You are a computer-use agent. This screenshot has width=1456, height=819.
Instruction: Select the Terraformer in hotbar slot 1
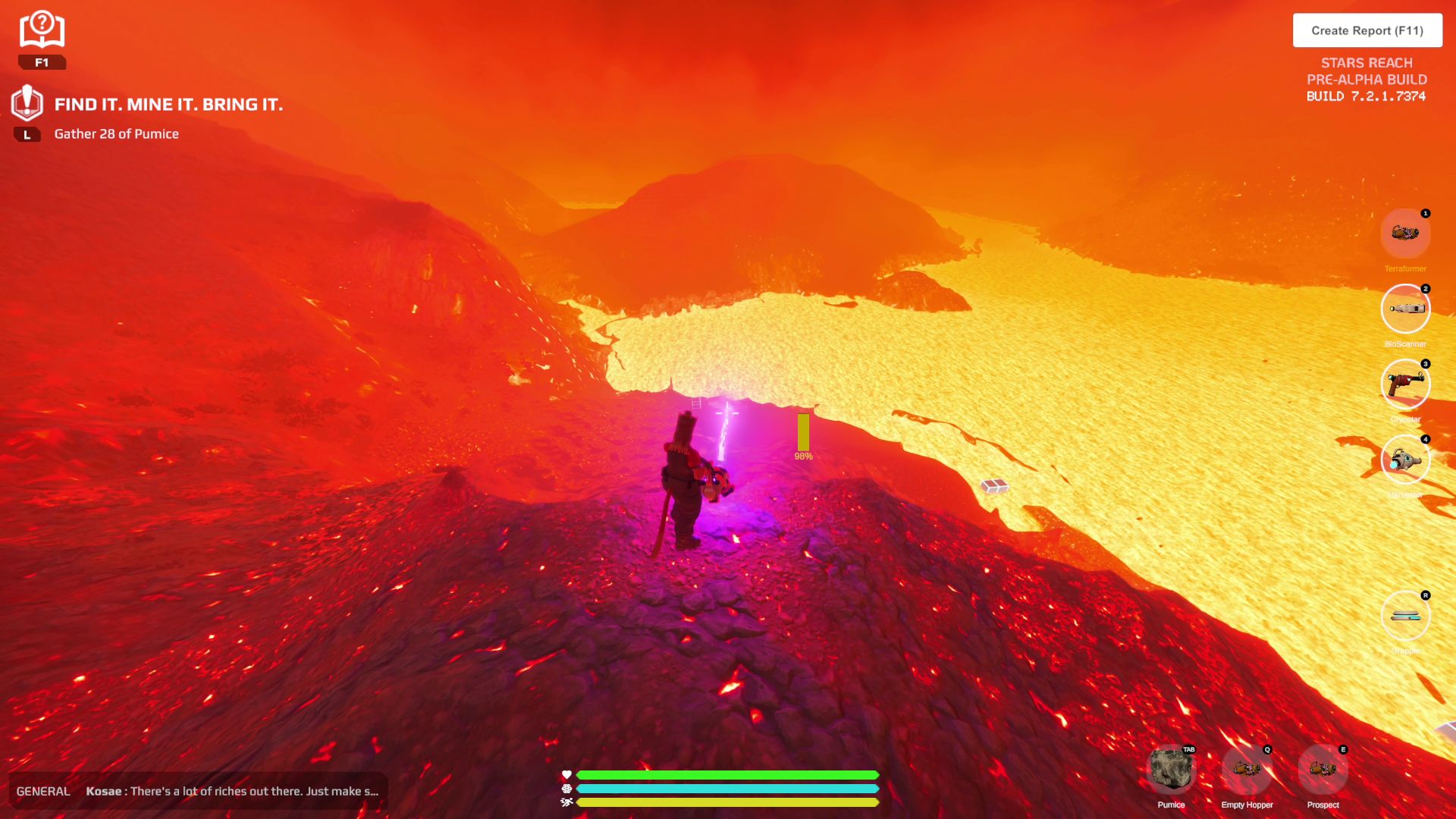pos(1406,234)
